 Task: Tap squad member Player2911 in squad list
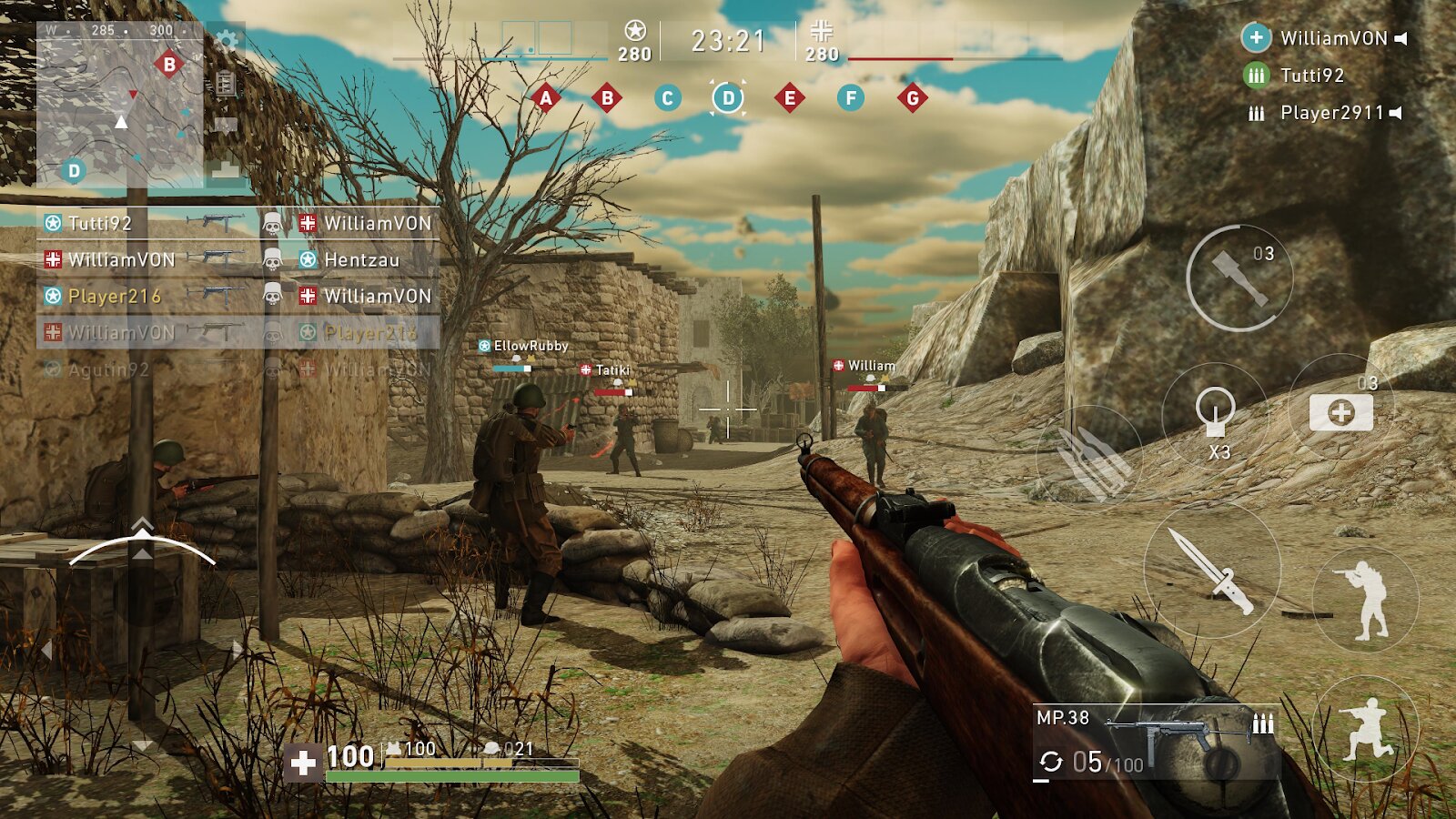[x=1330, y=113]
